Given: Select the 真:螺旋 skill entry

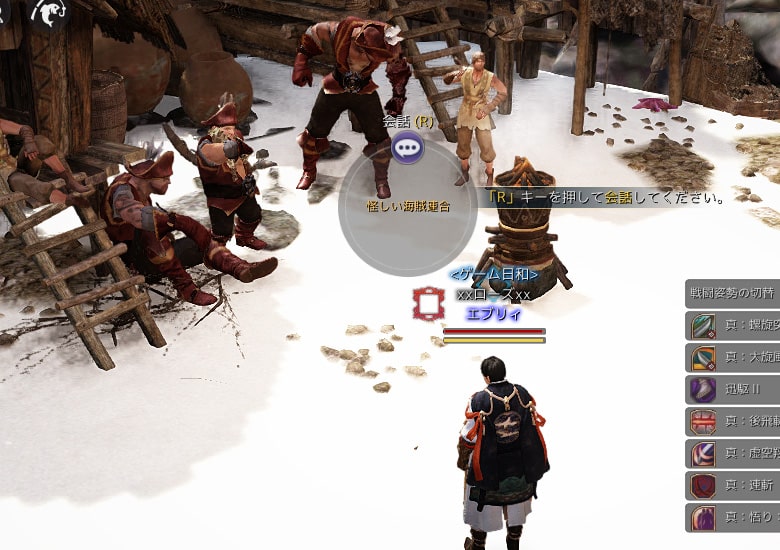Looking at the screenshot, I should click(x=733, y=326).
